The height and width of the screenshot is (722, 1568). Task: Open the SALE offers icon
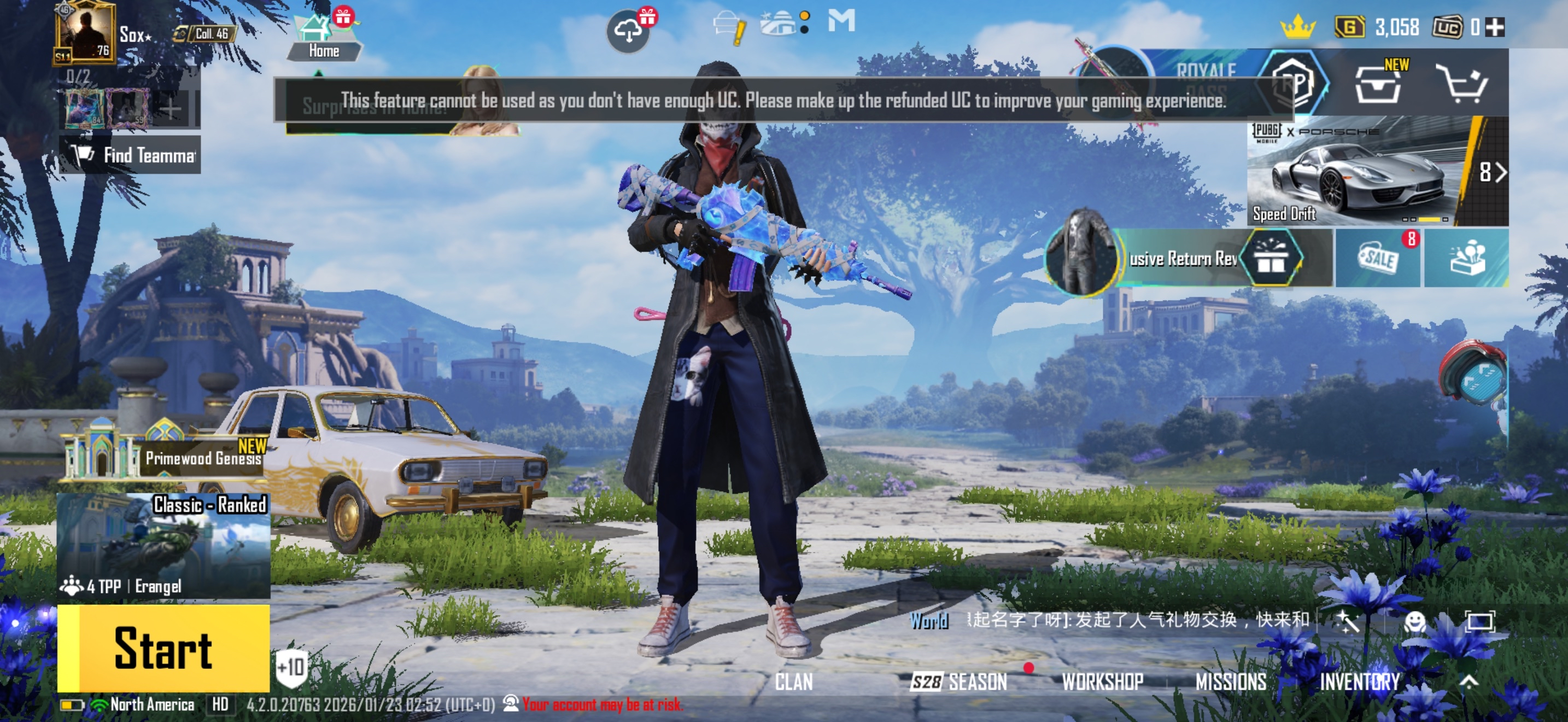[x=1378, y=258]
